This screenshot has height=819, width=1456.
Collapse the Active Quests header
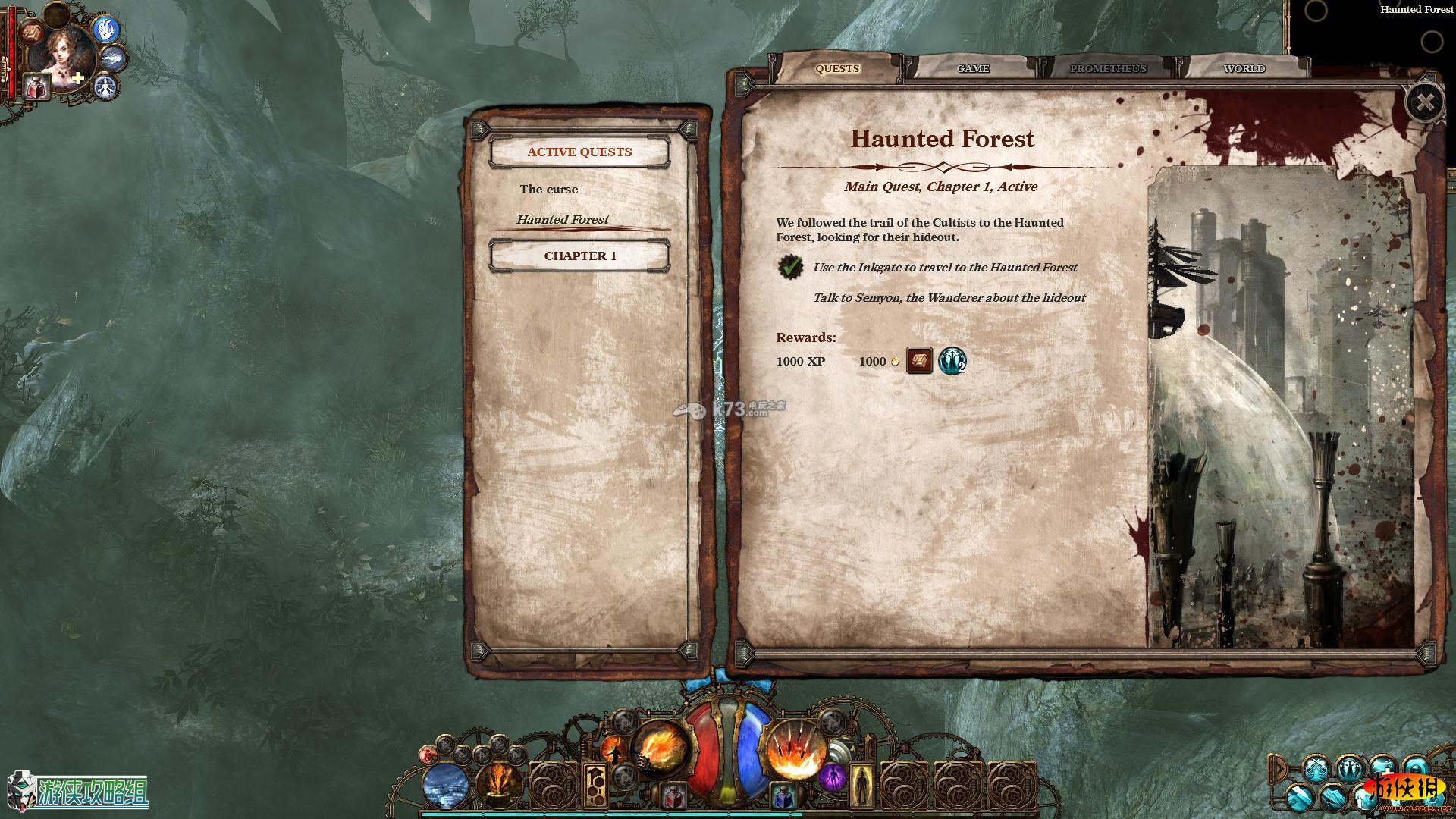click(580, 152)
